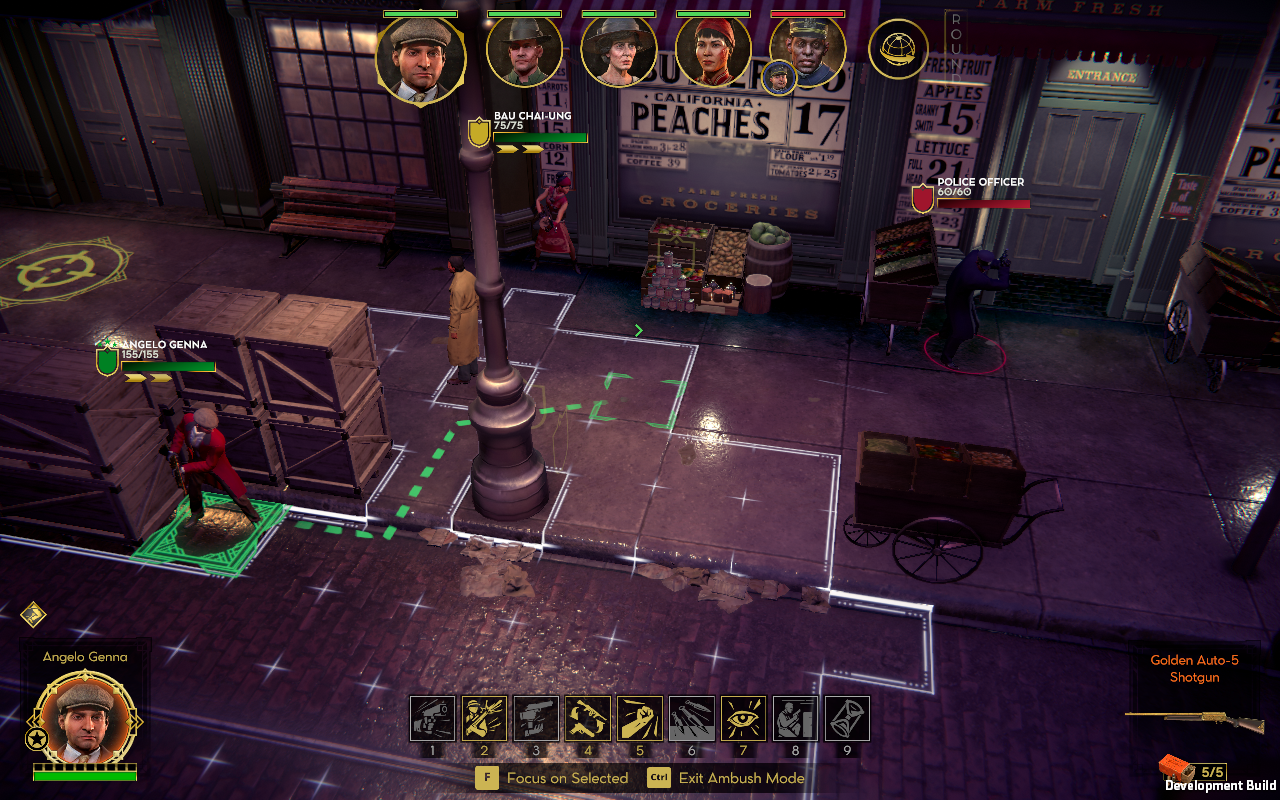Activate the gangster melee strike ability

click(x=484, y=718)
